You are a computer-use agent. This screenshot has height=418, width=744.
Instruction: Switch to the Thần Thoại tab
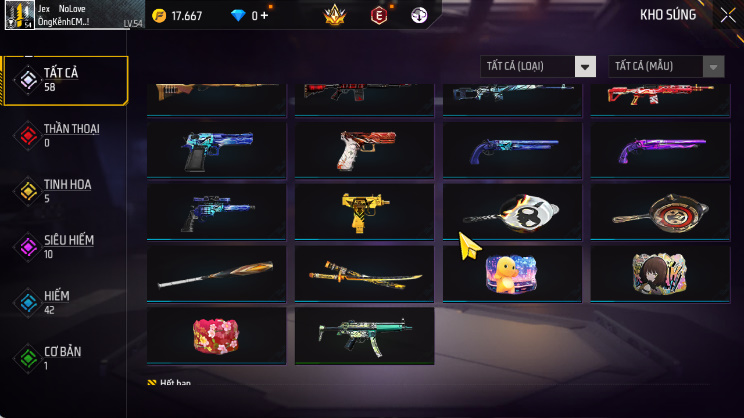(65, 135)
